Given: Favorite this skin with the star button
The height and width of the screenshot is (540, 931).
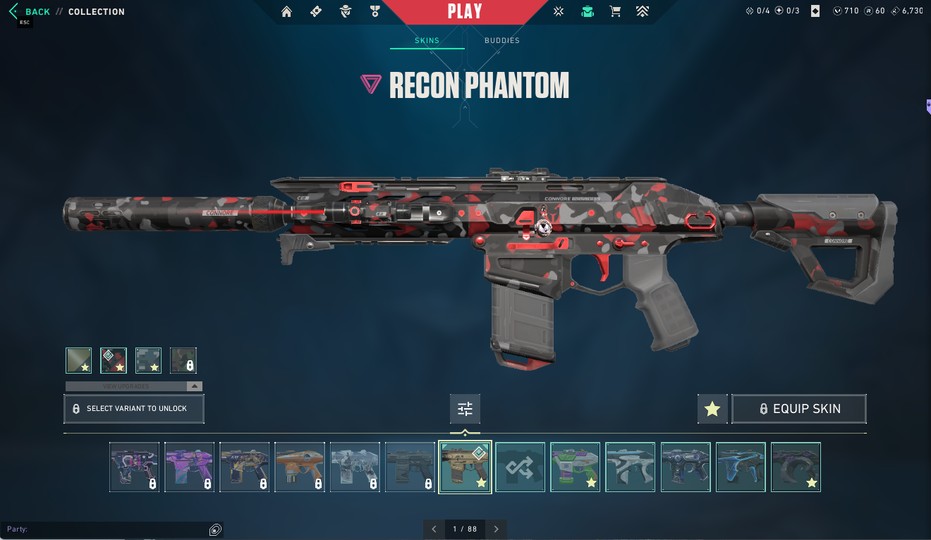Looking at the screenshot, I should pos(712,409).
